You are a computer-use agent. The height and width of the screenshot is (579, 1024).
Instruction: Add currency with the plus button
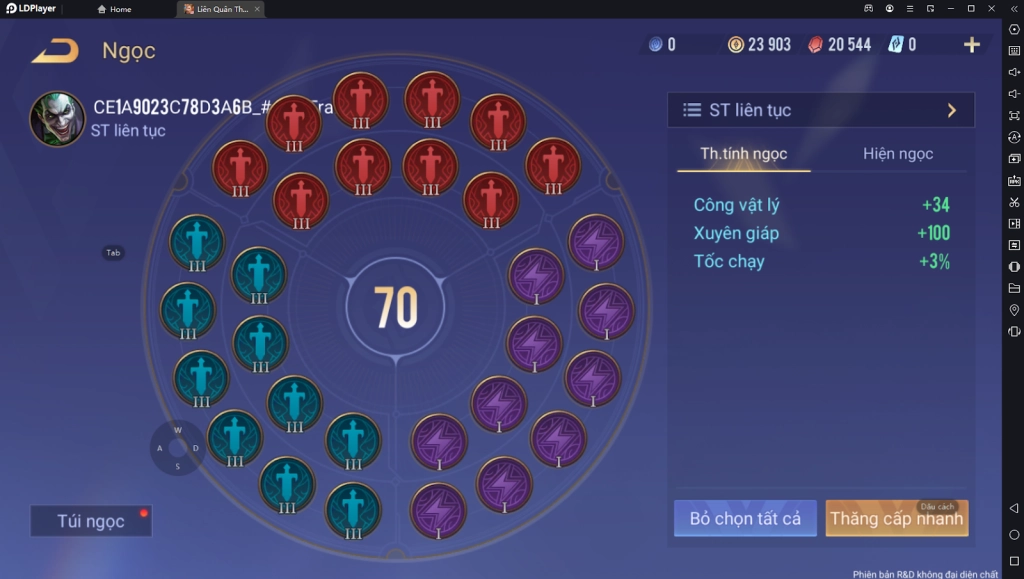coord(971,45)
